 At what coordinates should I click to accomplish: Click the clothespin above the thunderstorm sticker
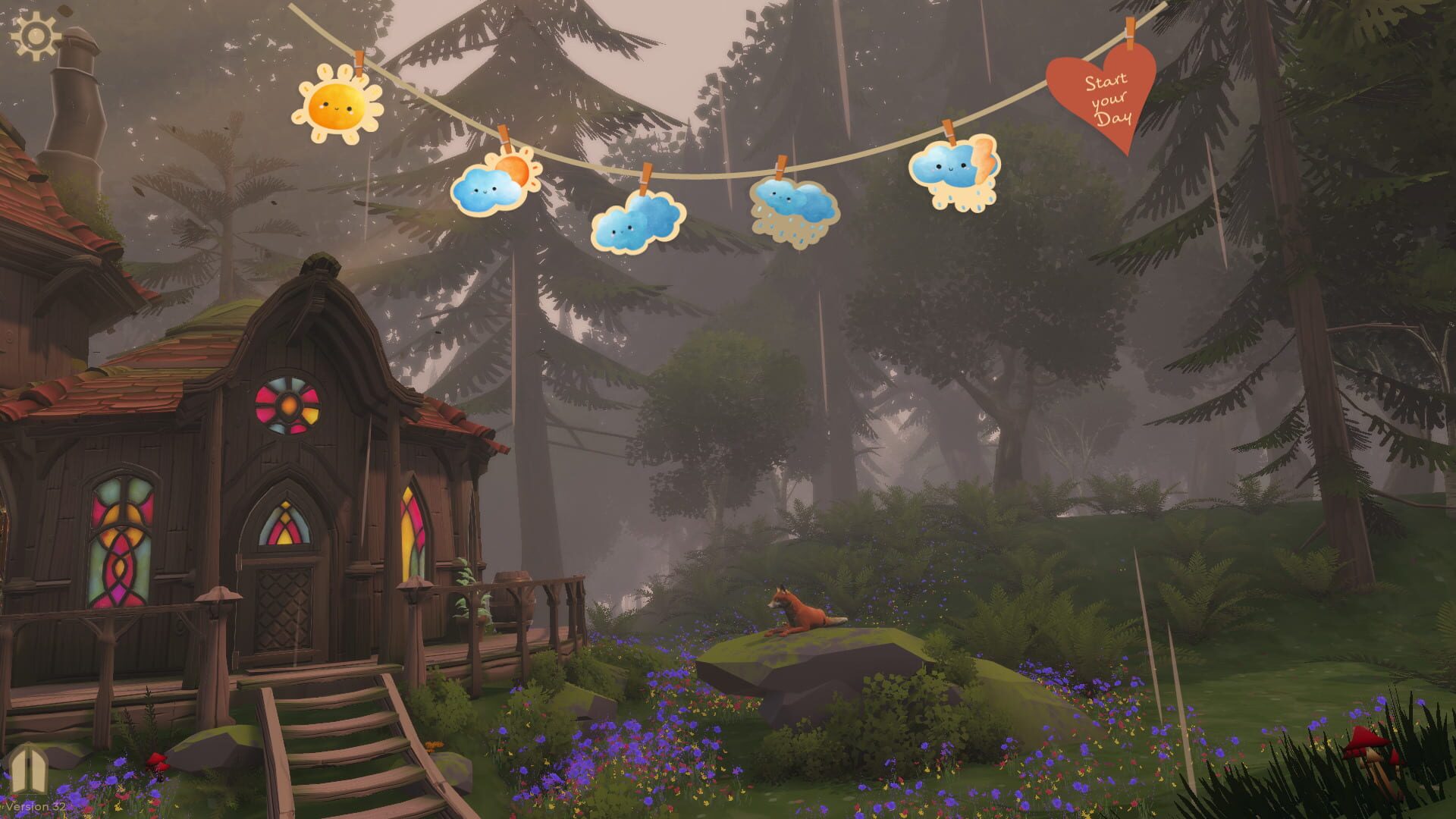[x=949, y=129]
